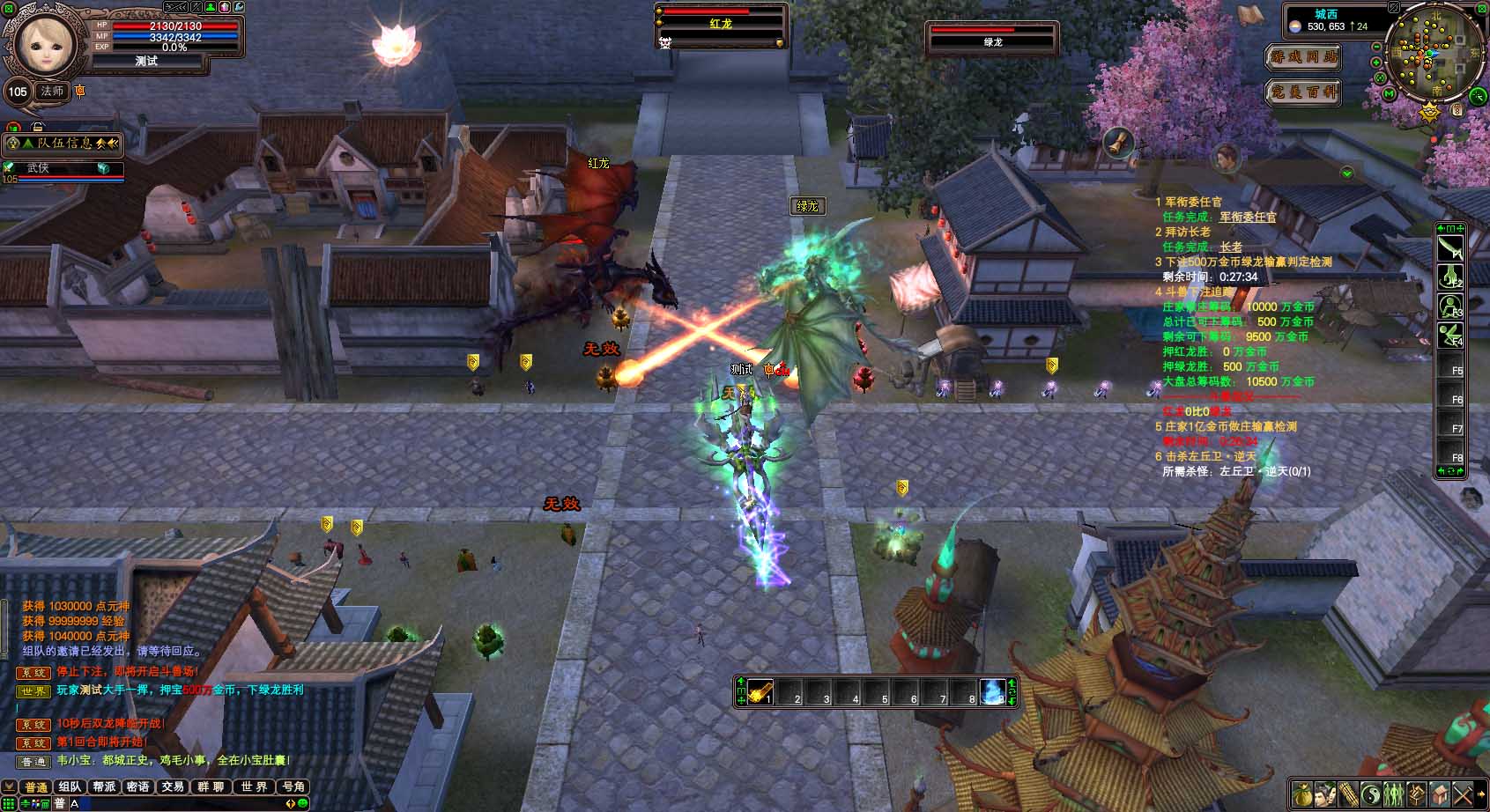1490x812 pixels.
Task: Switch chat to the 世界 world tab
Action: [253, 786]
